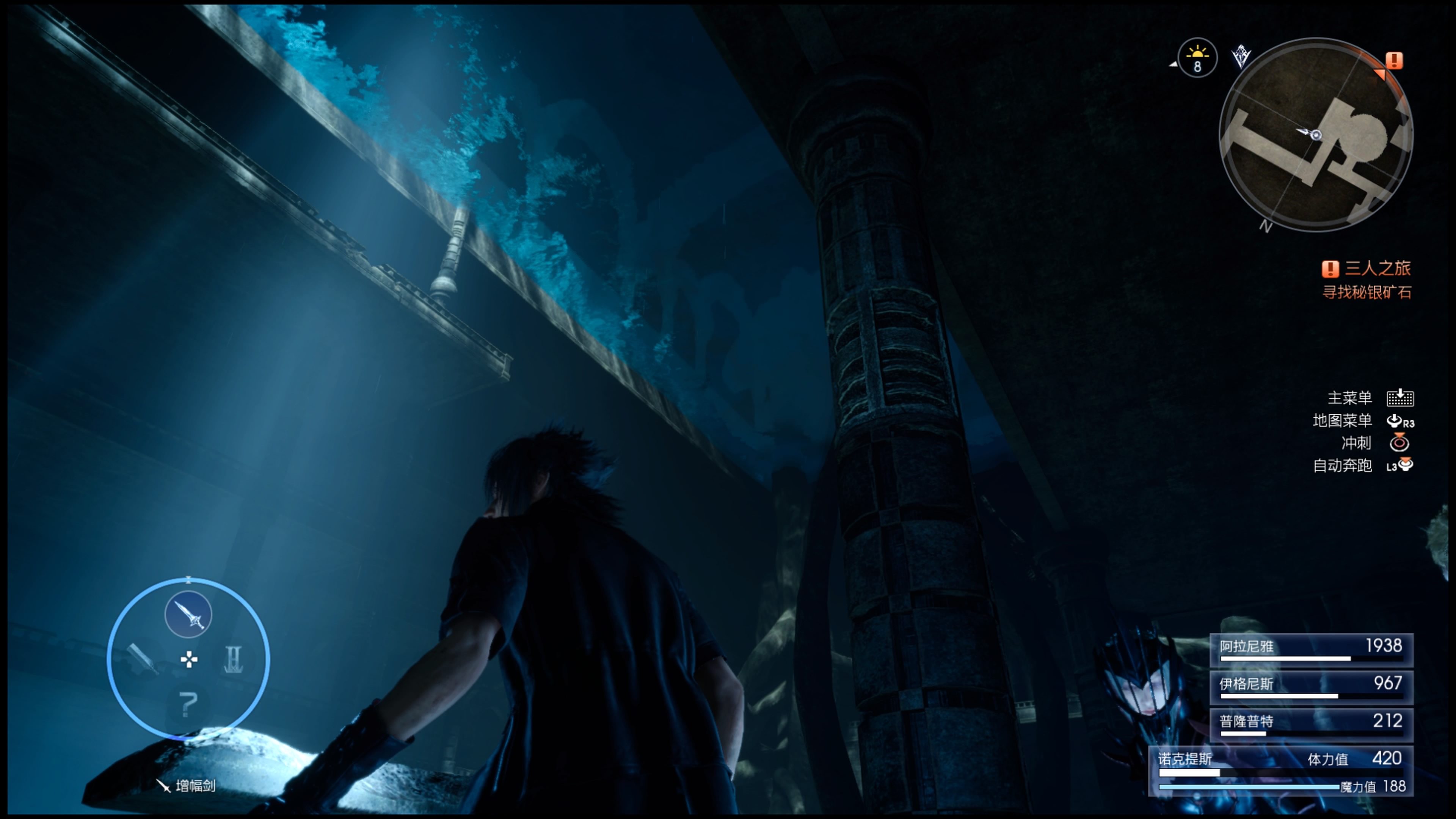This screenshot has width=1456, height=819.
Task: Choose the right-side weapon slot
Action: click(234, 659)
